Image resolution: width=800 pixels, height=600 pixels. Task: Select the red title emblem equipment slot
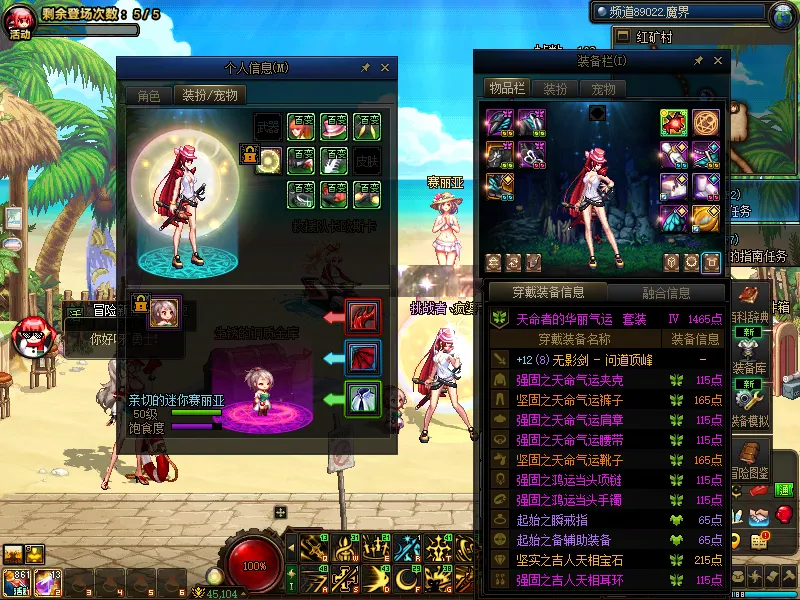point(673,122)
